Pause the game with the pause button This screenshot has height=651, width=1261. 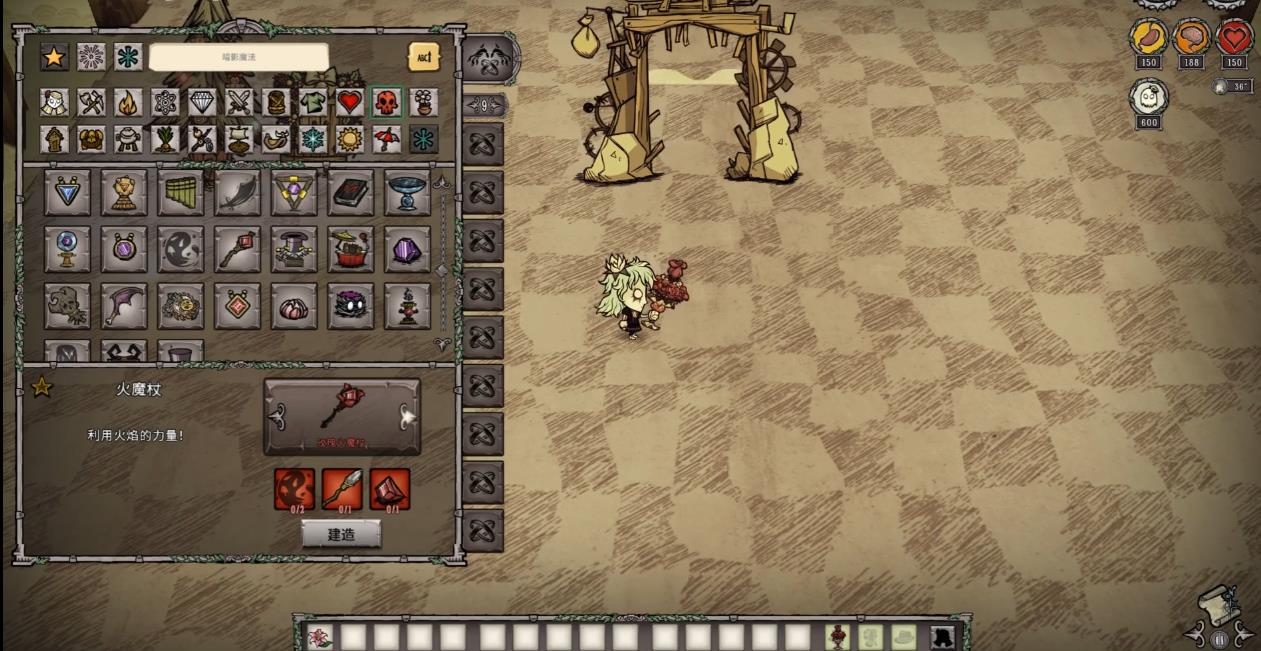pyautogui.click(x=1219, y=639)
